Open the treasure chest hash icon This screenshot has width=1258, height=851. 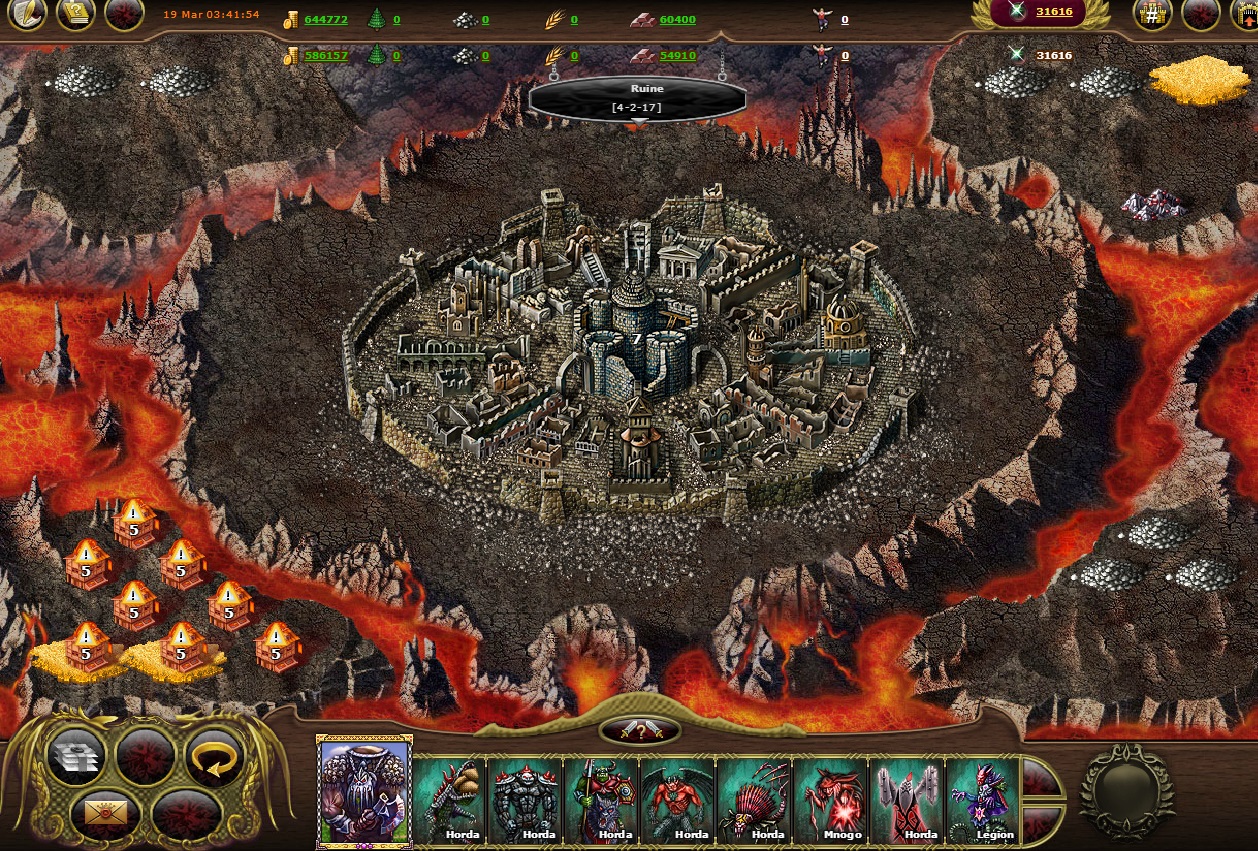1153,14
